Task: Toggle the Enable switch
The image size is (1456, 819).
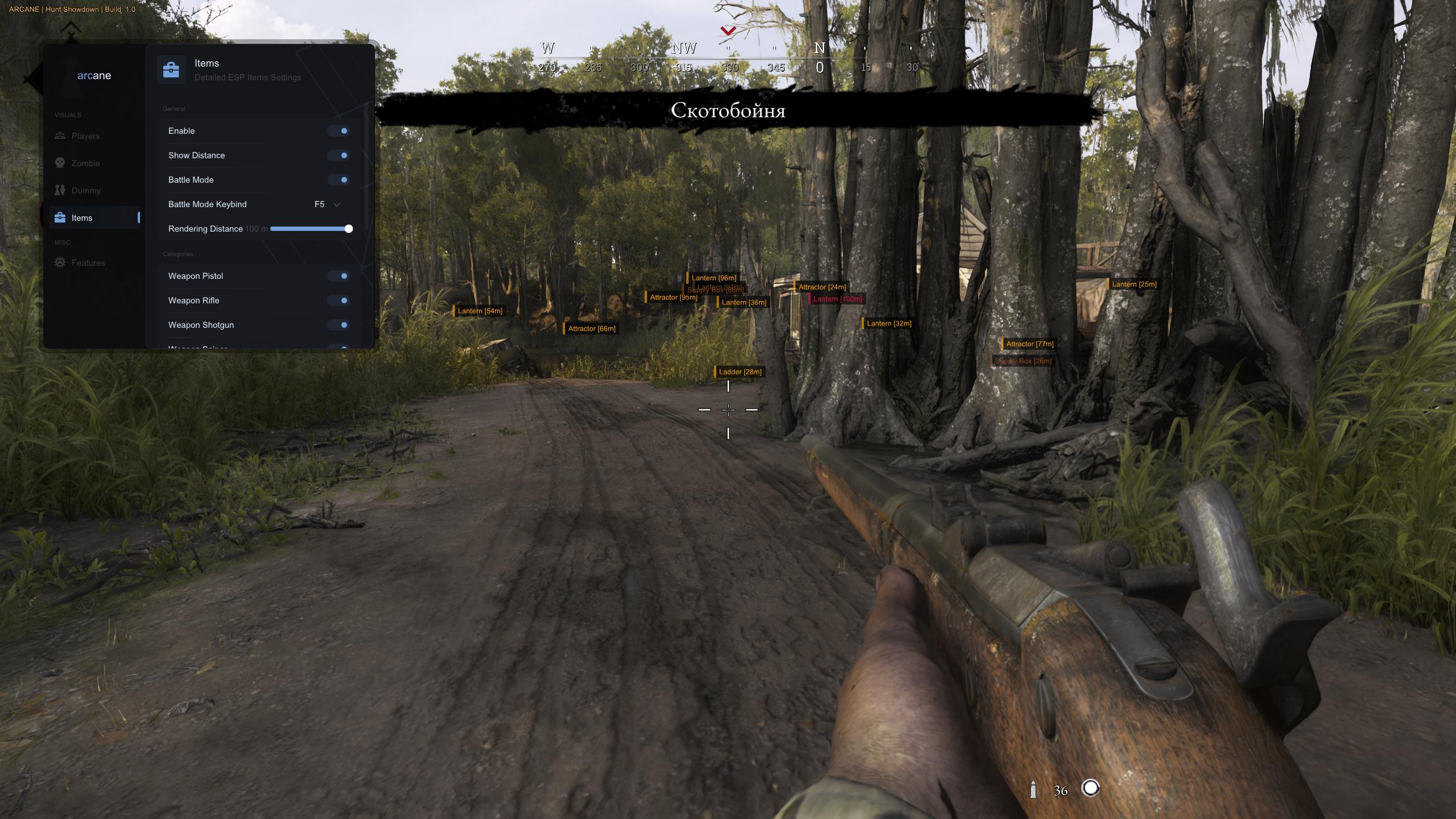Action: 339,131
